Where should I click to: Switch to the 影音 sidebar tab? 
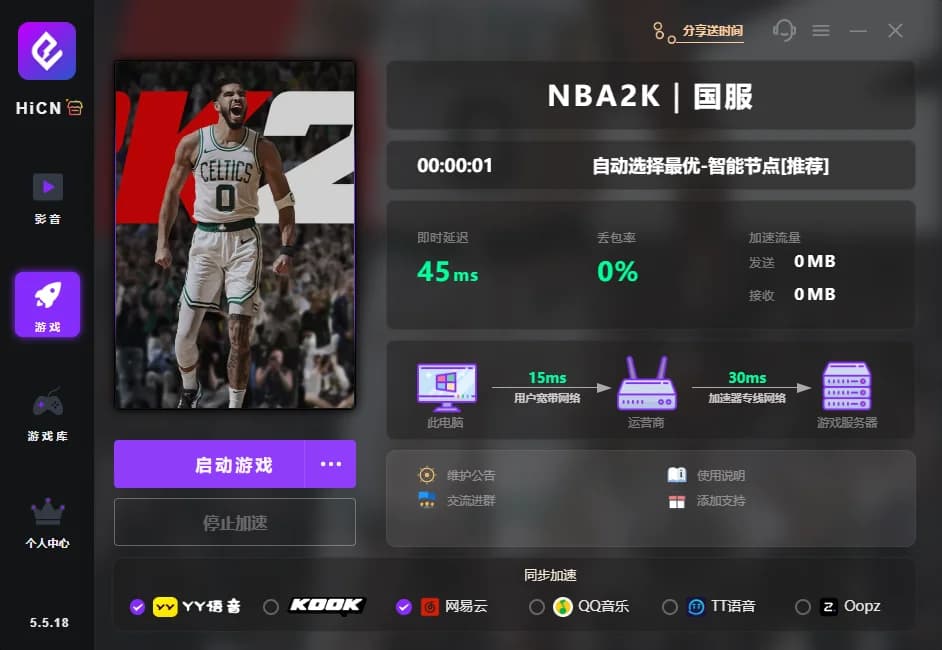(47, 197)
